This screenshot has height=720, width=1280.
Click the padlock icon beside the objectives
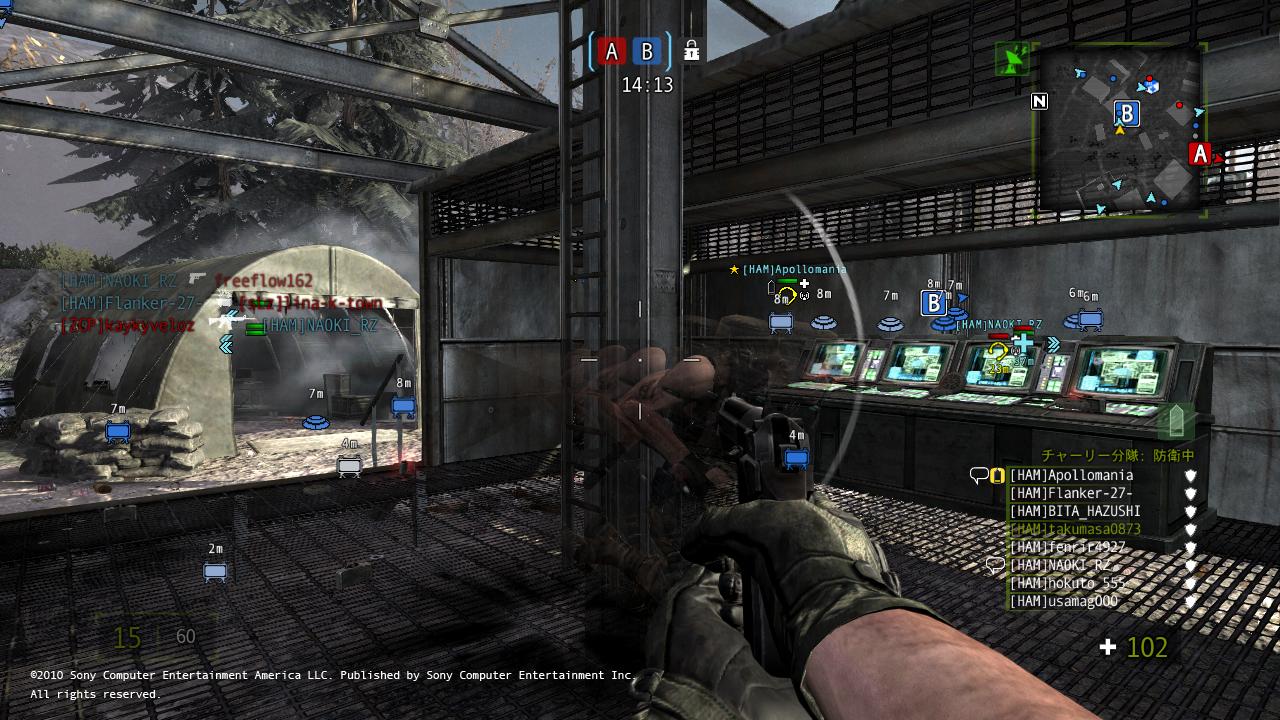tap(690, 50)
